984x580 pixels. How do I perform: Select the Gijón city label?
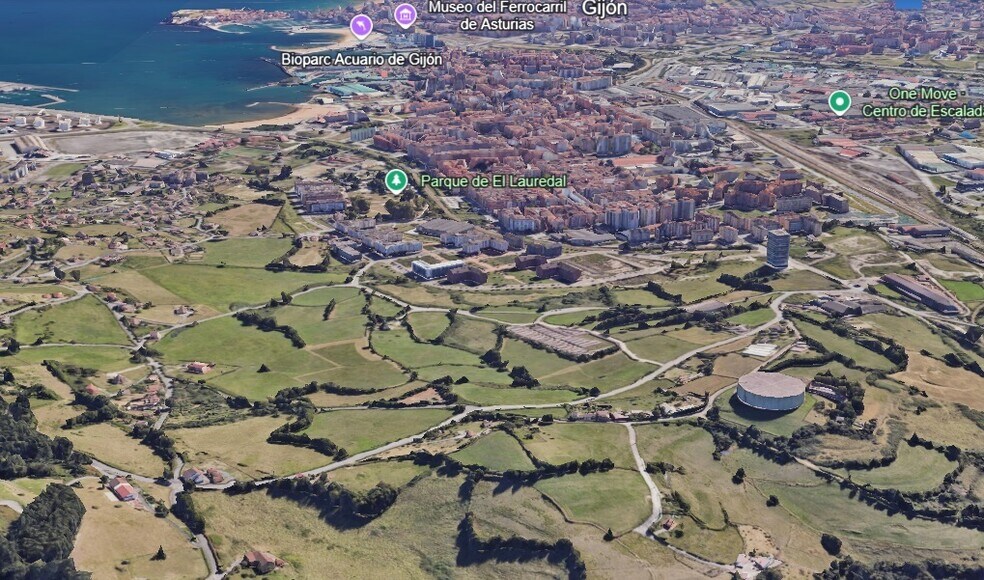(604, 8)
